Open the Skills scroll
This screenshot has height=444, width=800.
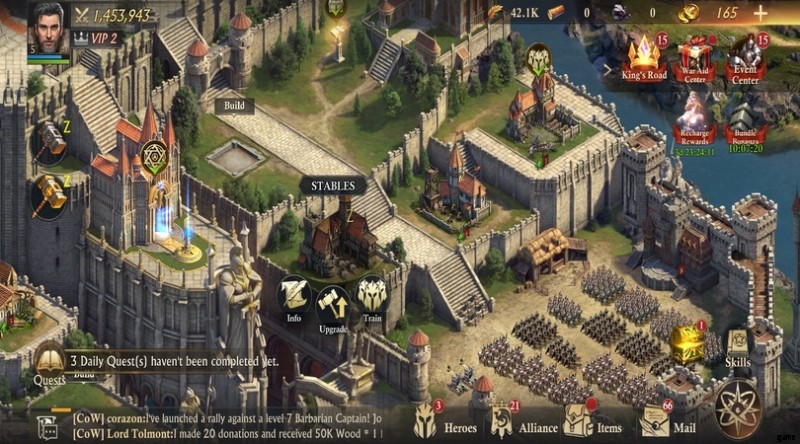point(737,346)
